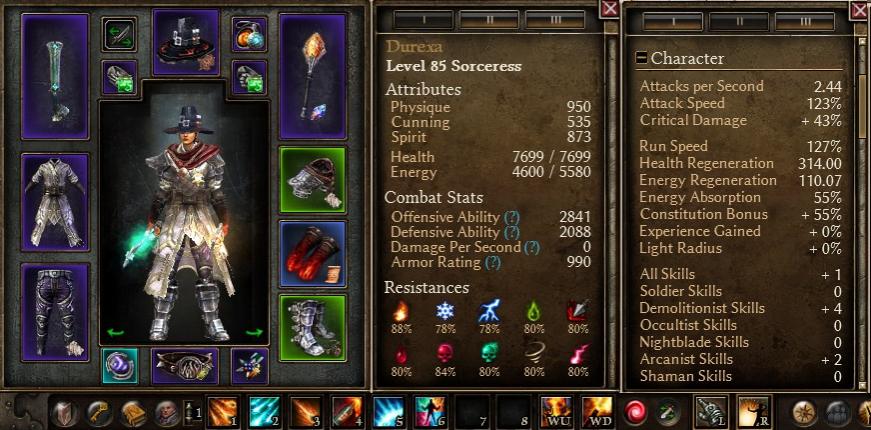Image resolution: width=871 pixels, height=430 pixels.
Task: Choose the purple leg armor slot
Action: click(x=55, y=311)
